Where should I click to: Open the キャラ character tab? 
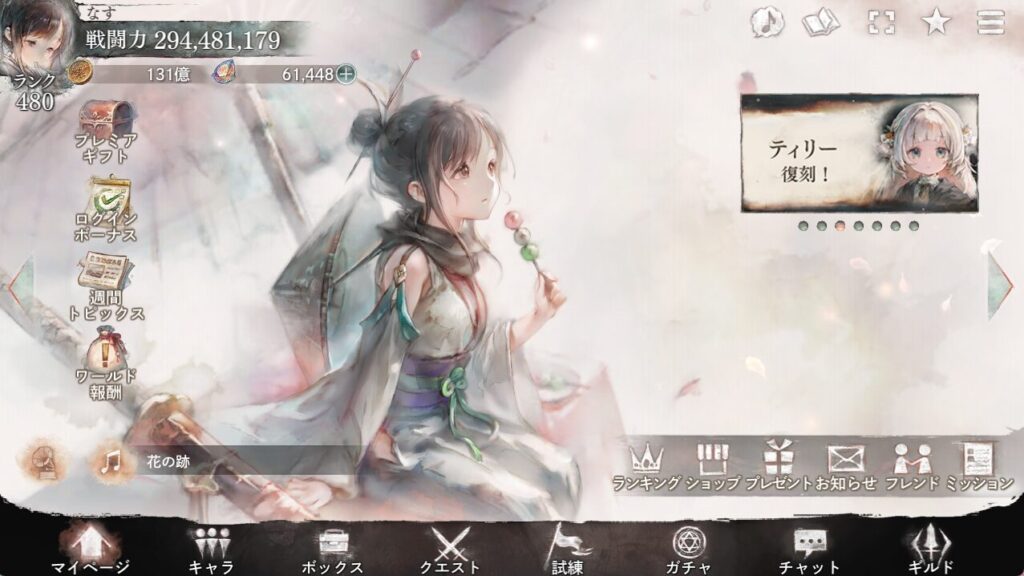[211, 549]
